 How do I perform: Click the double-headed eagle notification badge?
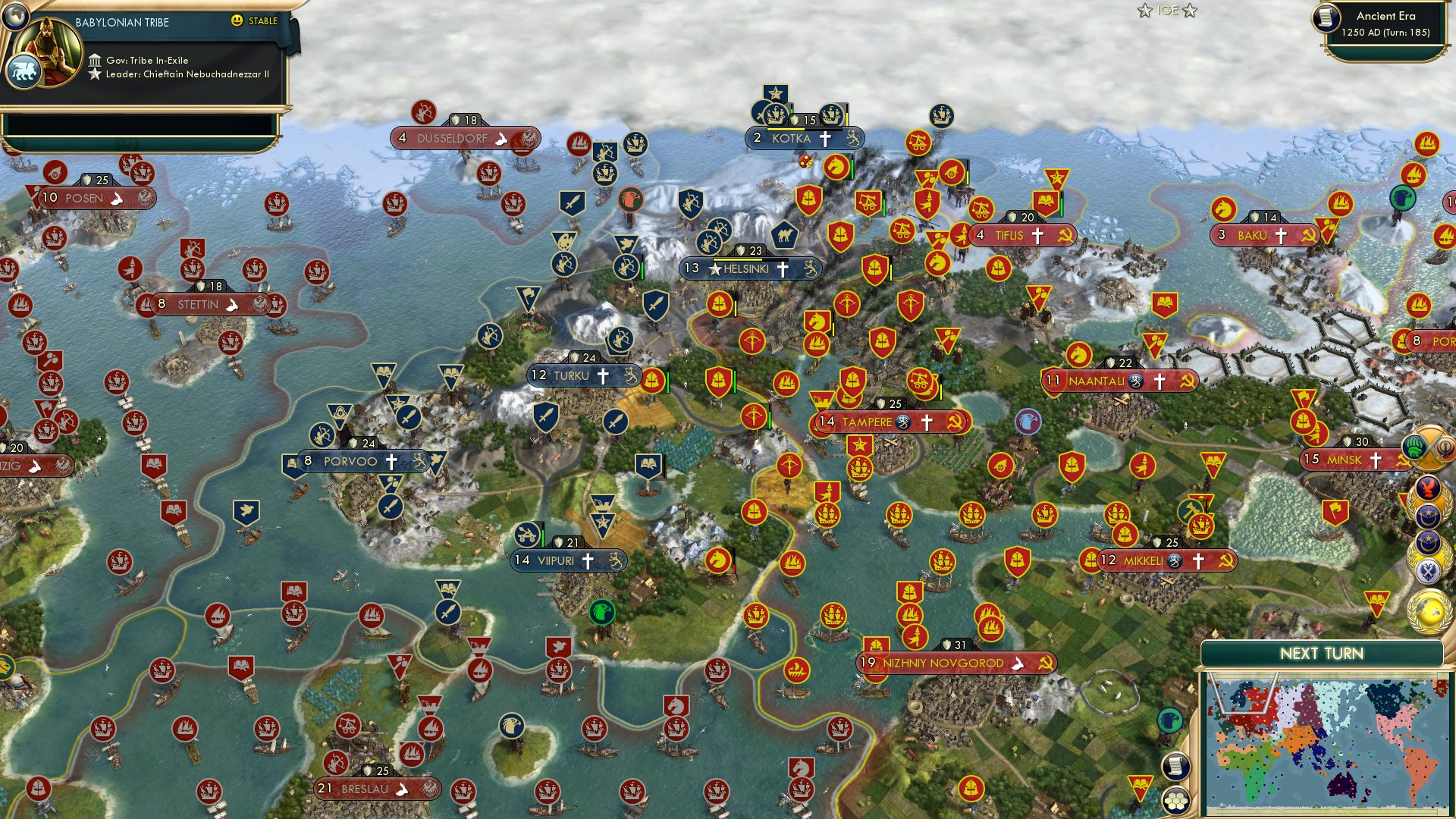point(1427,570)
